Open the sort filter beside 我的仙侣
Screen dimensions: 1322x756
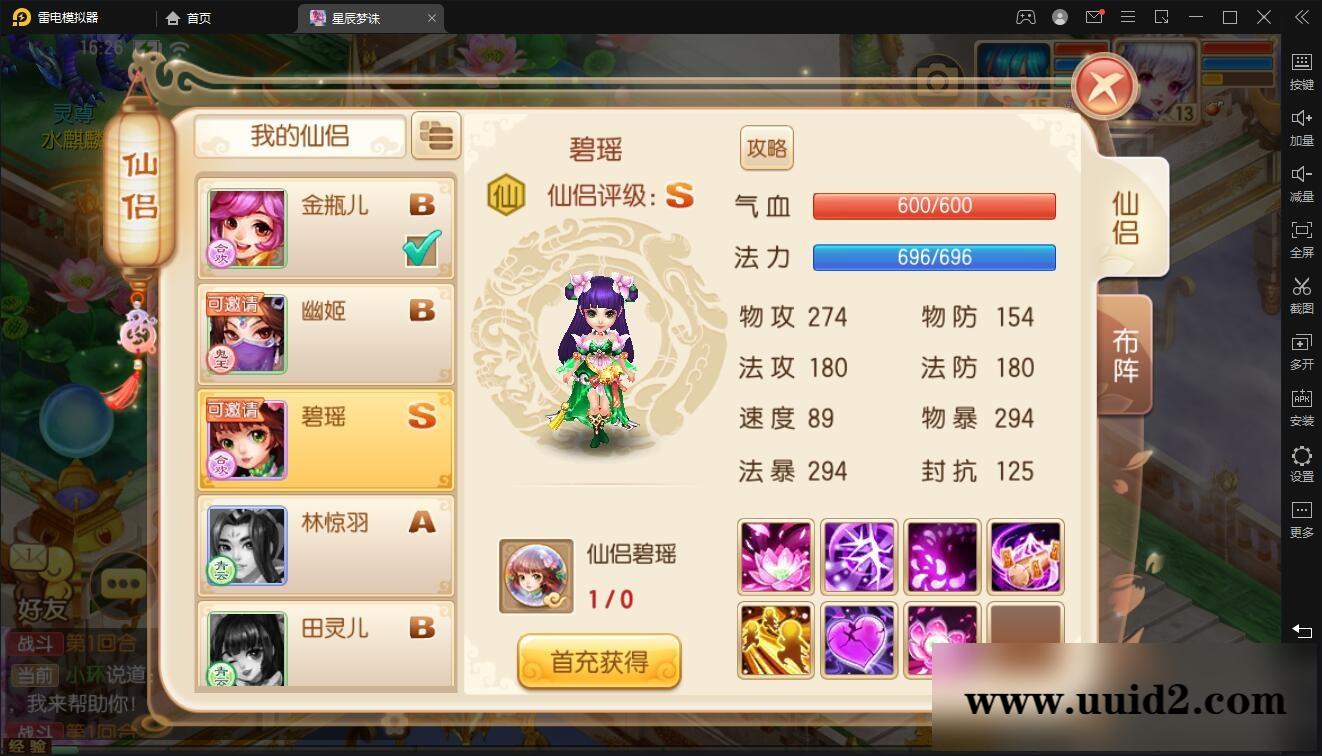[436, 136]
